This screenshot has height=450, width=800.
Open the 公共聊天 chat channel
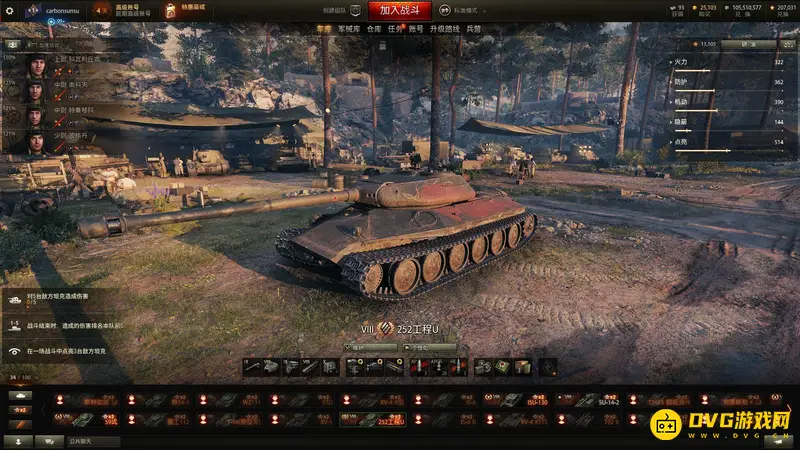[80, 440]
